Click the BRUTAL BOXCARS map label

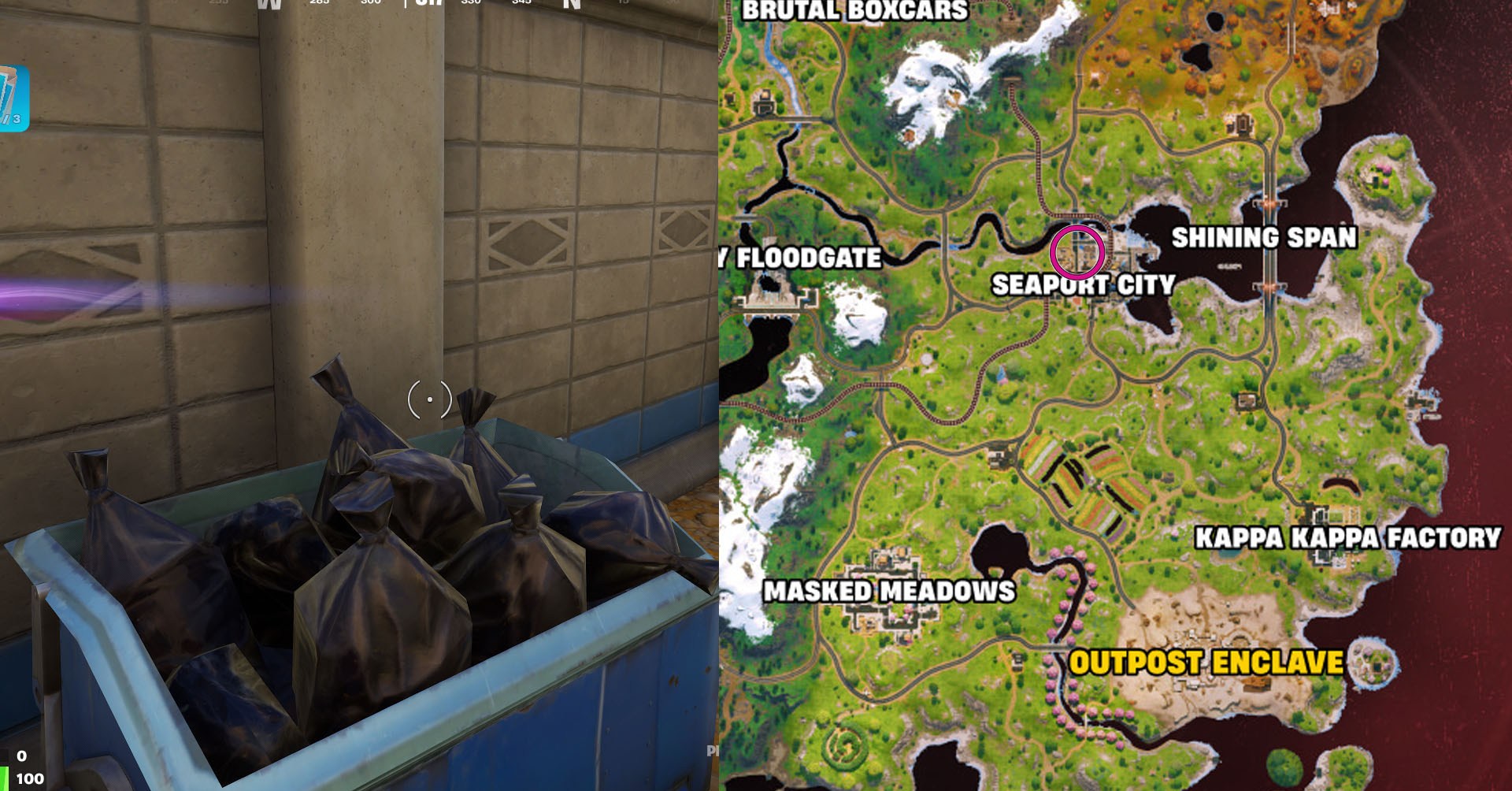(857, 10)
